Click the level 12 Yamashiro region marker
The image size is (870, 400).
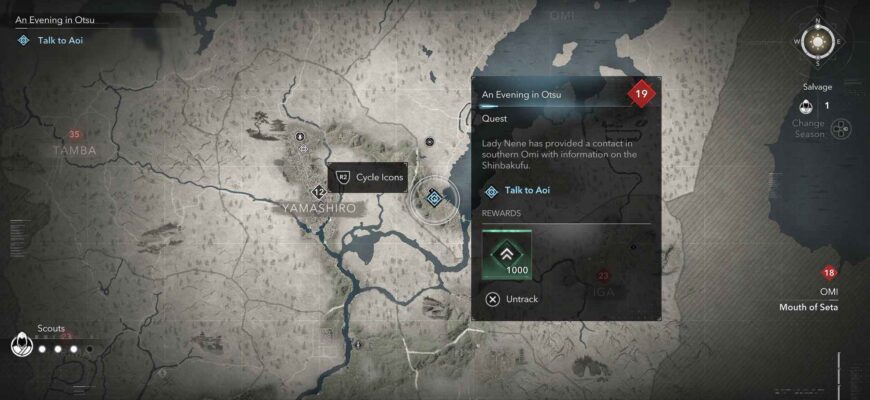(319, 191)
